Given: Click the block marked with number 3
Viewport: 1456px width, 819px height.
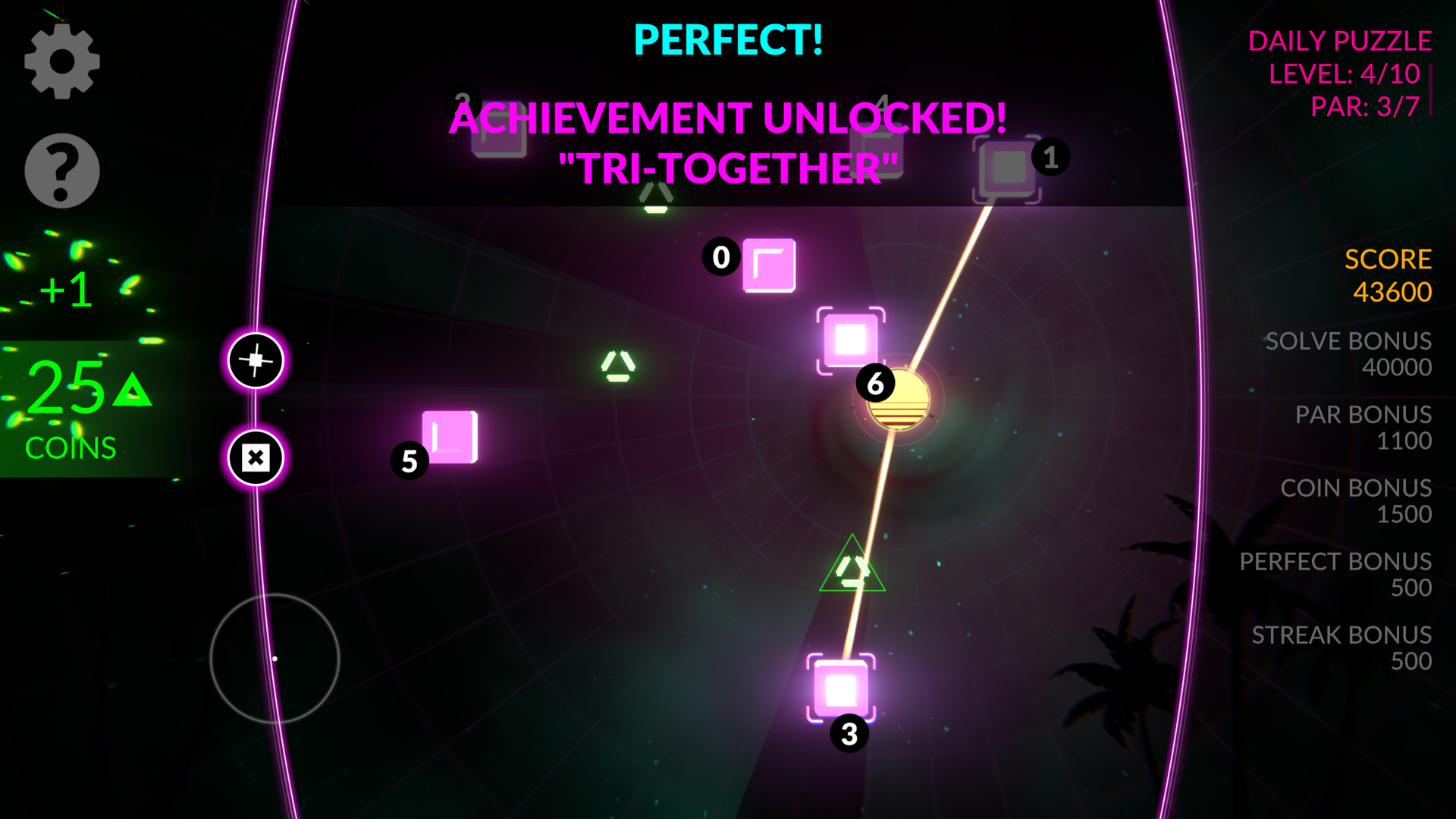Looking at the screenshot, I should coord(842,686).
